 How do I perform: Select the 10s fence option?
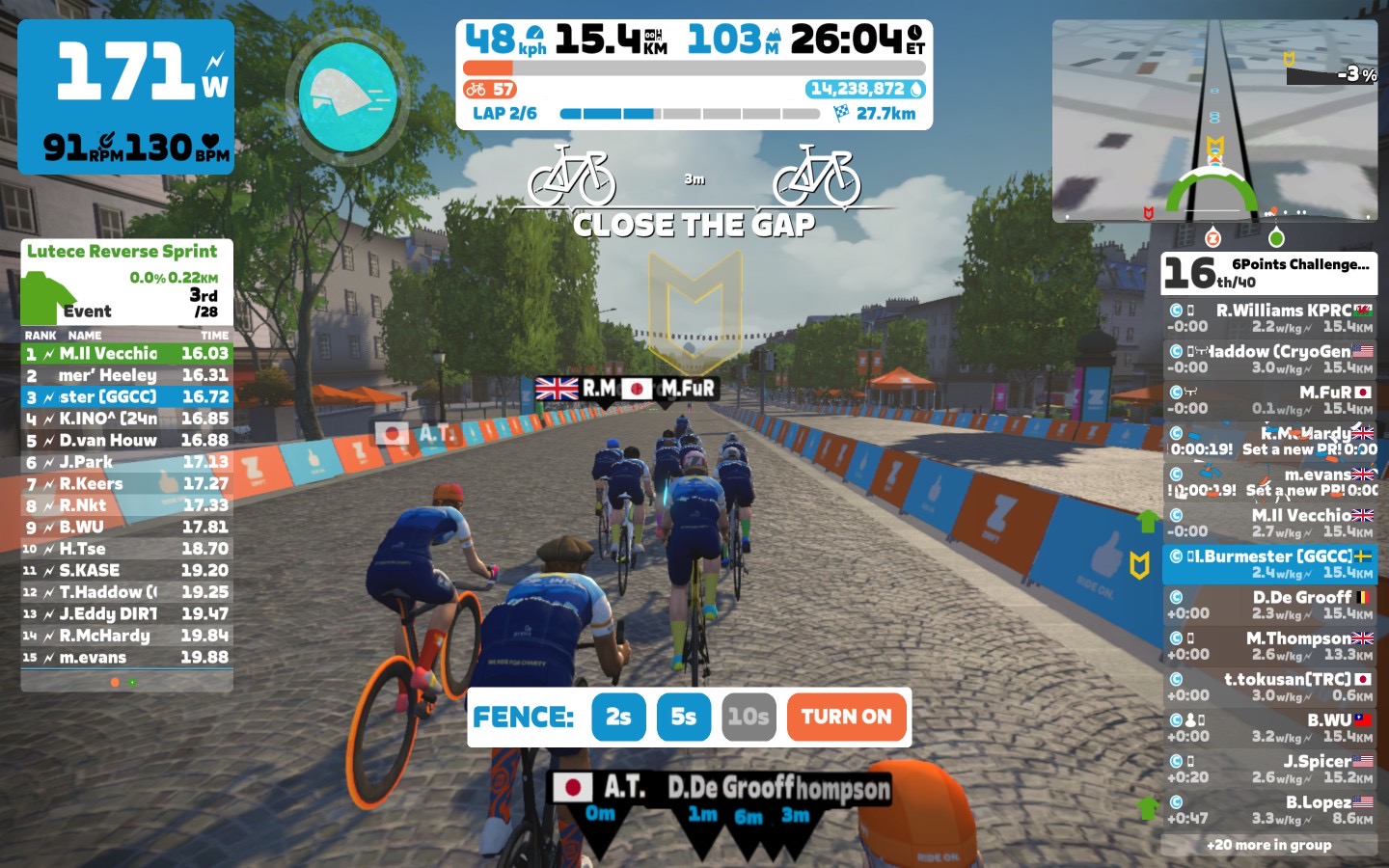(748, 717)
